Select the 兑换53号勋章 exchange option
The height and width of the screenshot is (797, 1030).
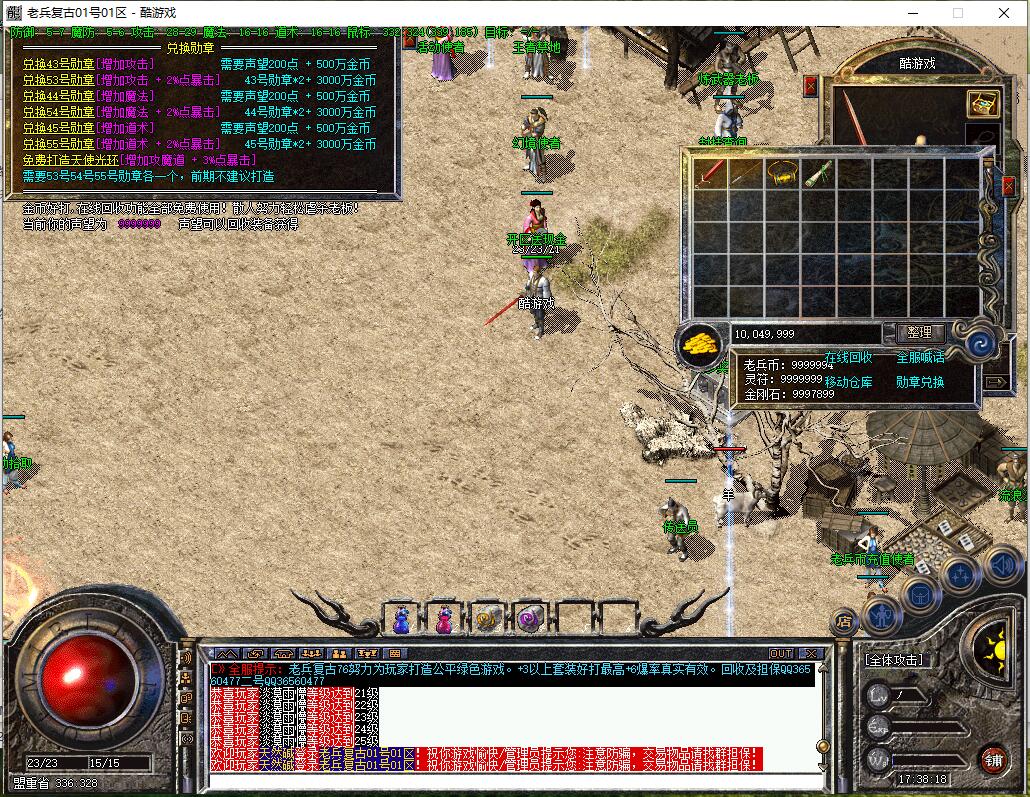tap(58, 80)
